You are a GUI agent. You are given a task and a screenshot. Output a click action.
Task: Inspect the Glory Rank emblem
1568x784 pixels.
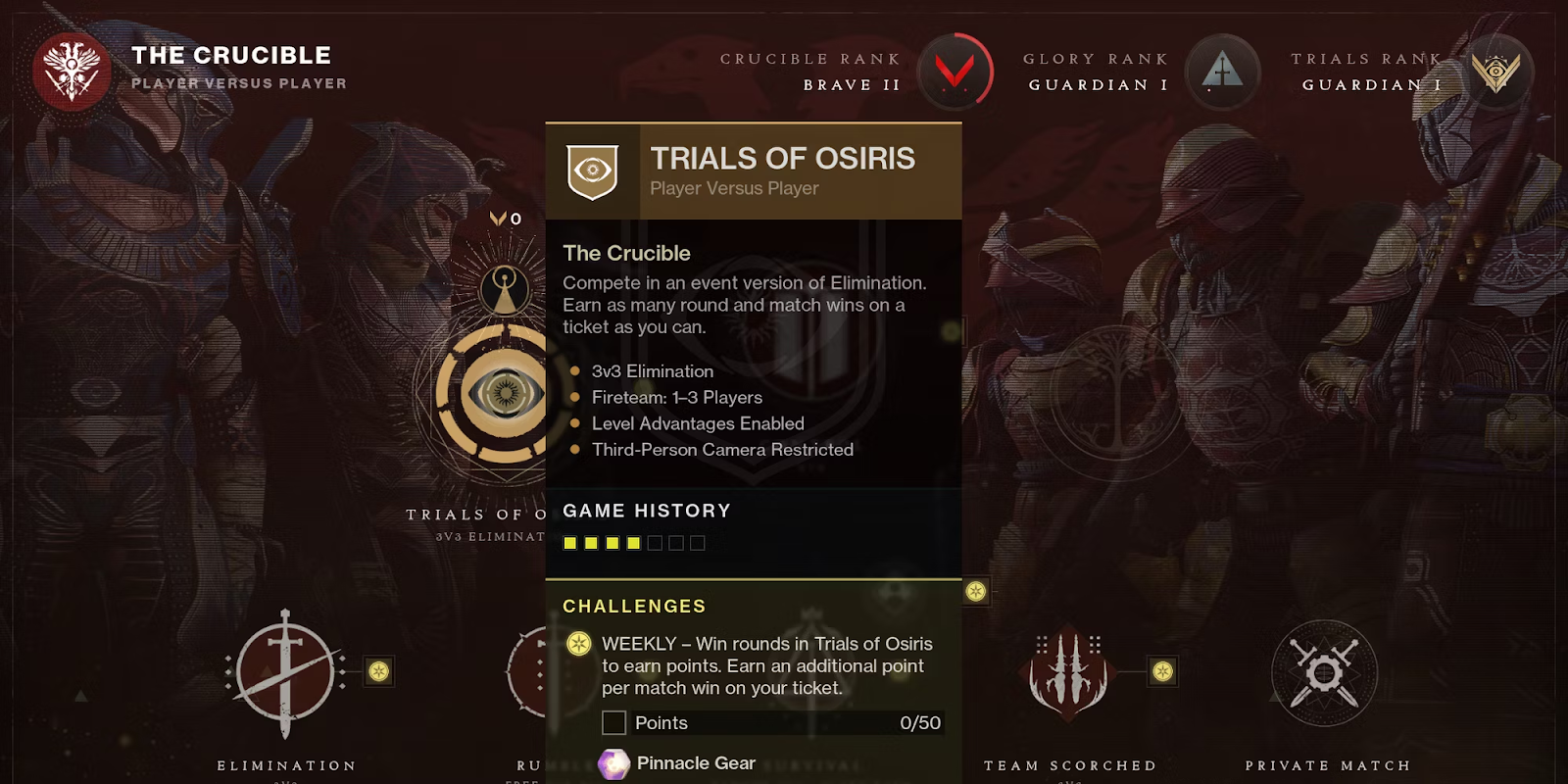point(1222,72)
